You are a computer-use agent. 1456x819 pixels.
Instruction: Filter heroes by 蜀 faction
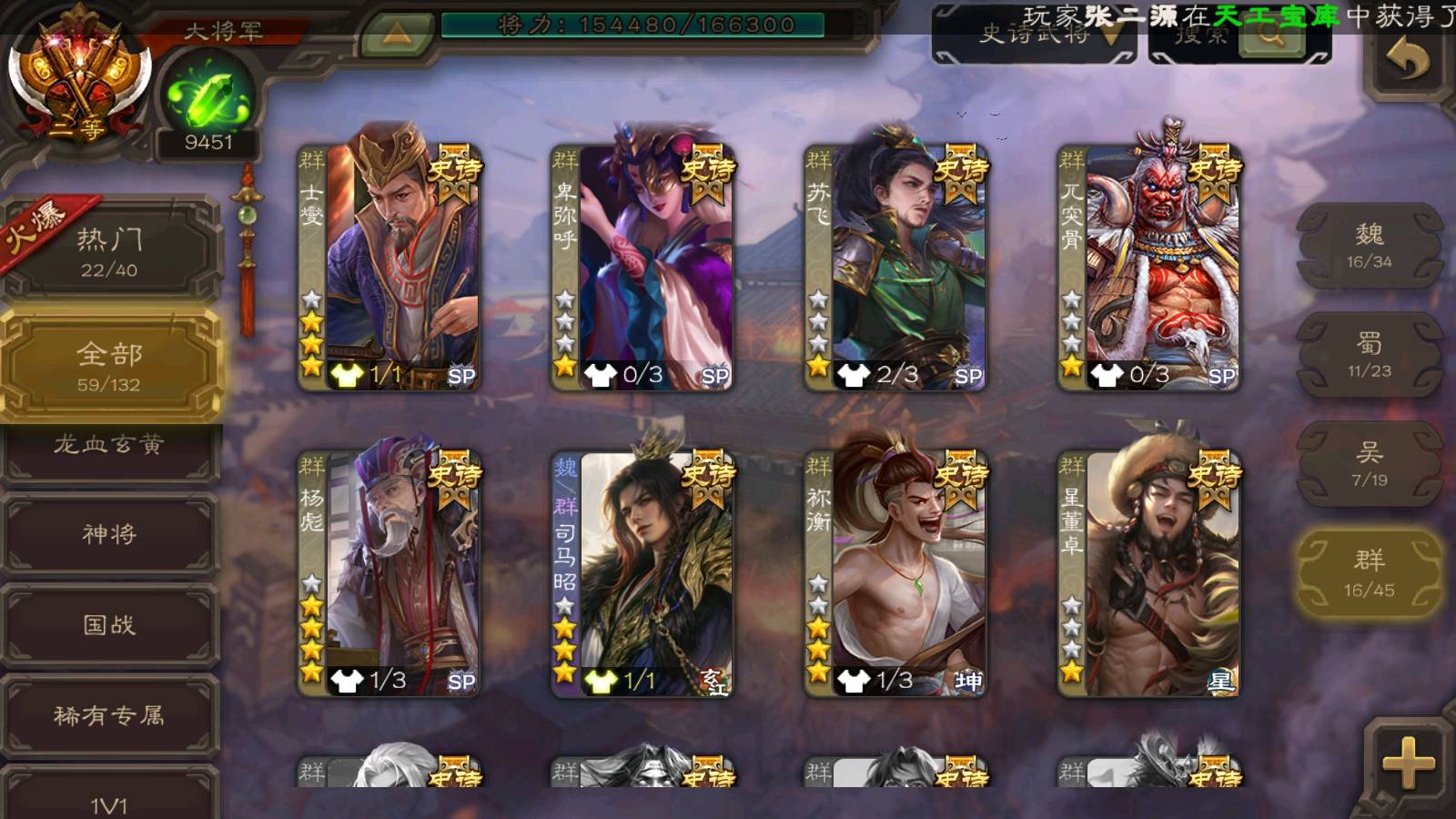click(1369, 355)
